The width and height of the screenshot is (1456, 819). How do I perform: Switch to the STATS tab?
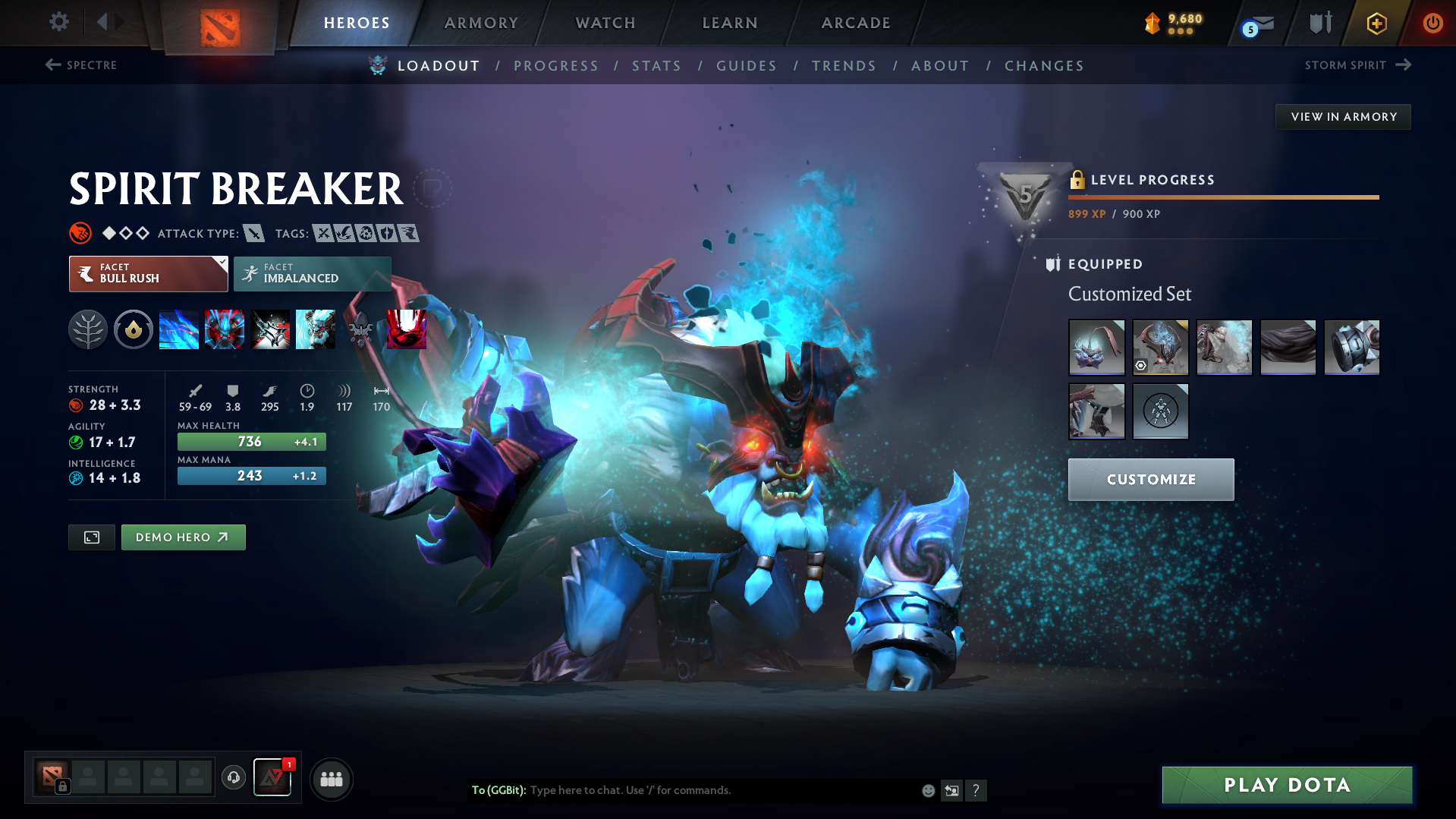656,66
